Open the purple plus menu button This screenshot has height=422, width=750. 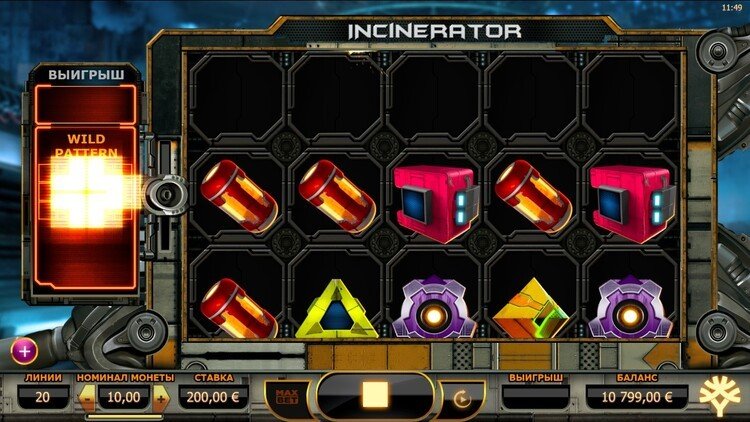coord(24,350)
